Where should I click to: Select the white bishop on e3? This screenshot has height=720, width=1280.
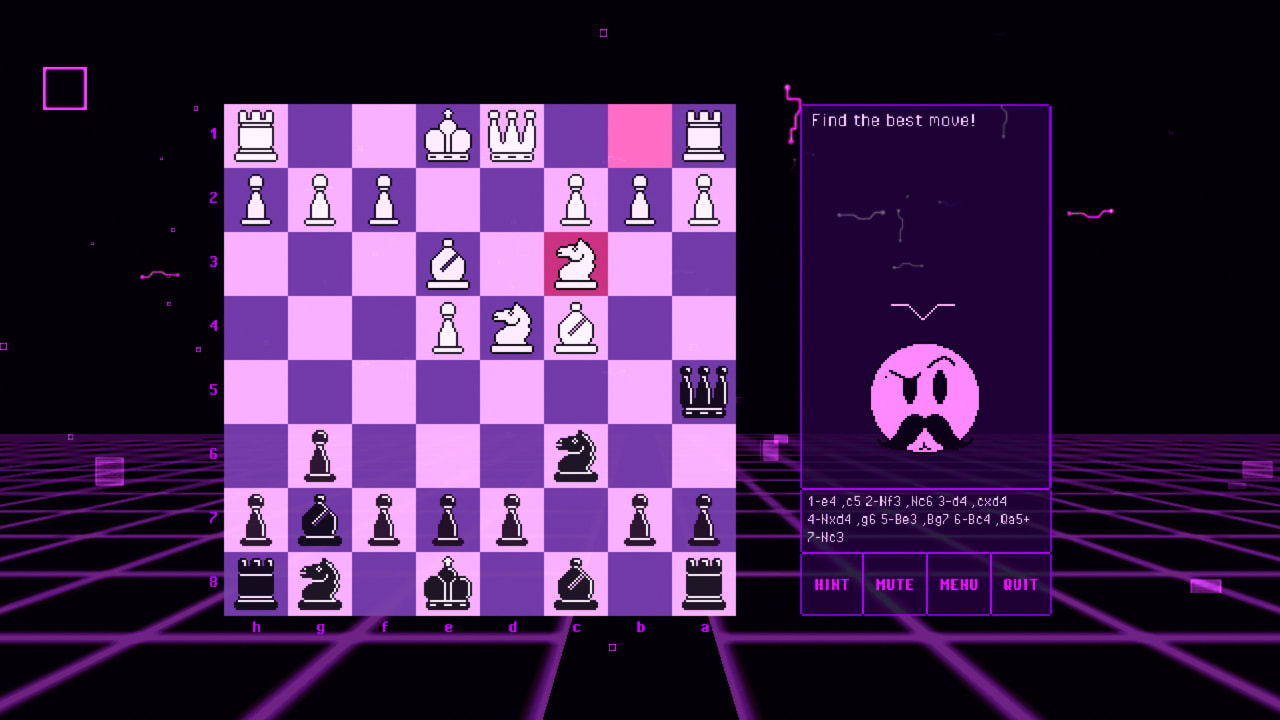[448, 263]
